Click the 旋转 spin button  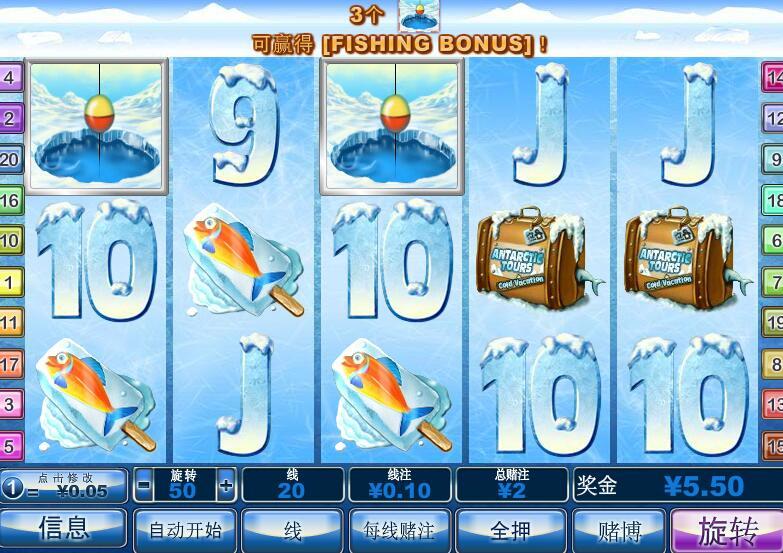(727, 529)
